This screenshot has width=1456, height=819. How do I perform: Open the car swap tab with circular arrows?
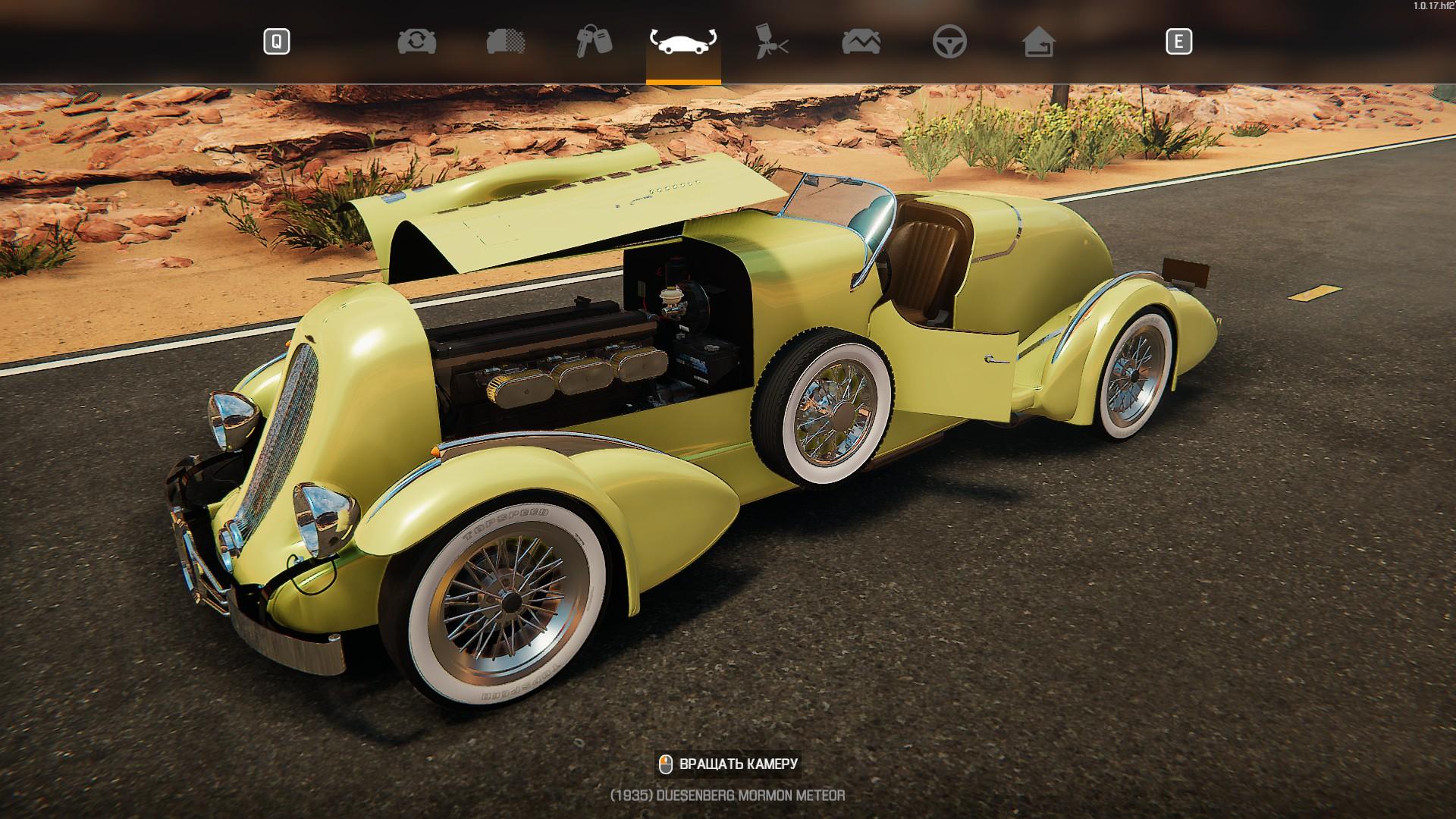point(416,42)
